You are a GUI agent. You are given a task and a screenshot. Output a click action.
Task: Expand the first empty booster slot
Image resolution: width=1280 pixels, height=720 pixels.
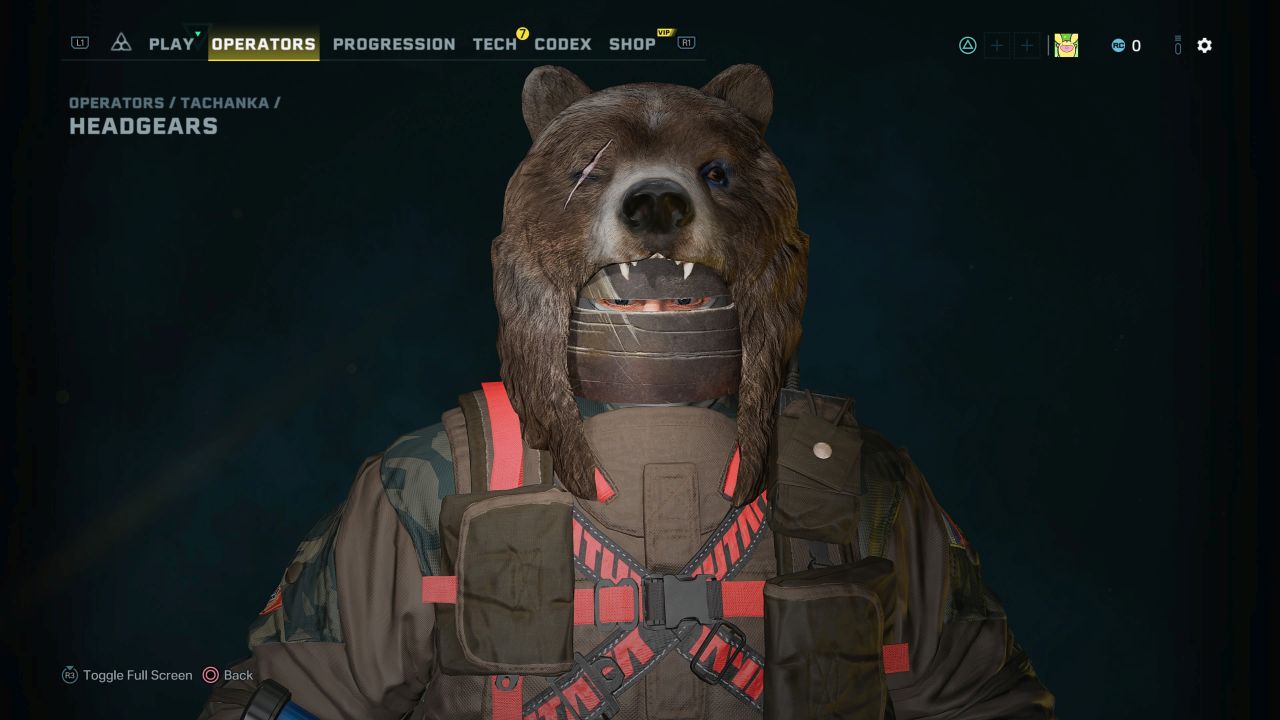[x=996, y=45]
